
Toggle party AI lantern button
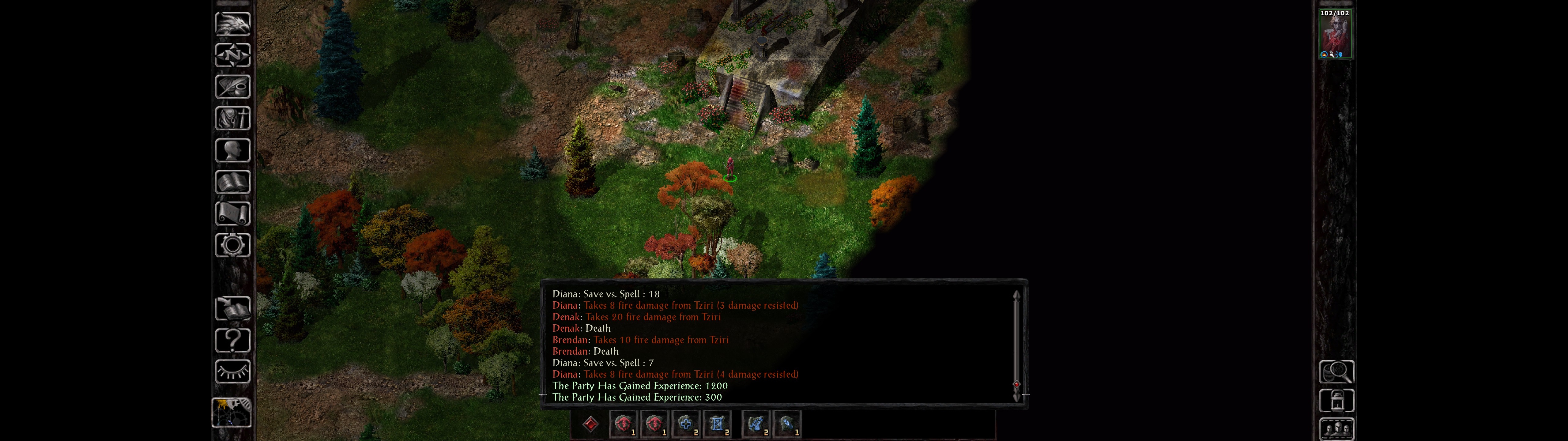(x=1336, y=401)
